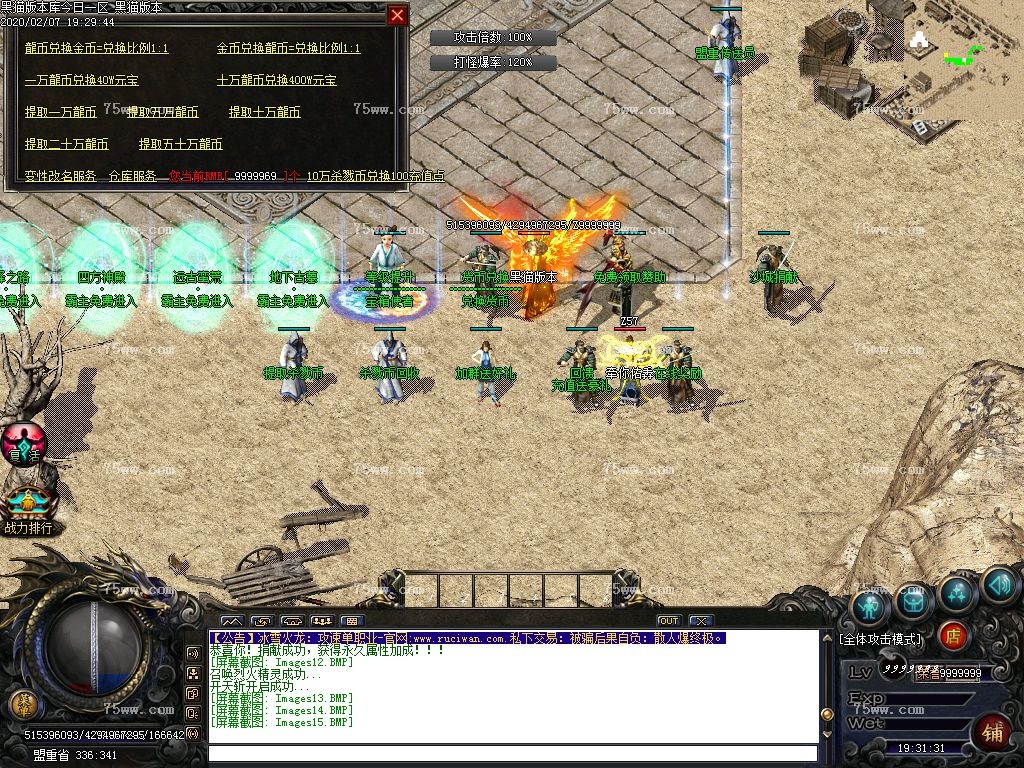Open the skills sparkle round button

pos(957,594)
